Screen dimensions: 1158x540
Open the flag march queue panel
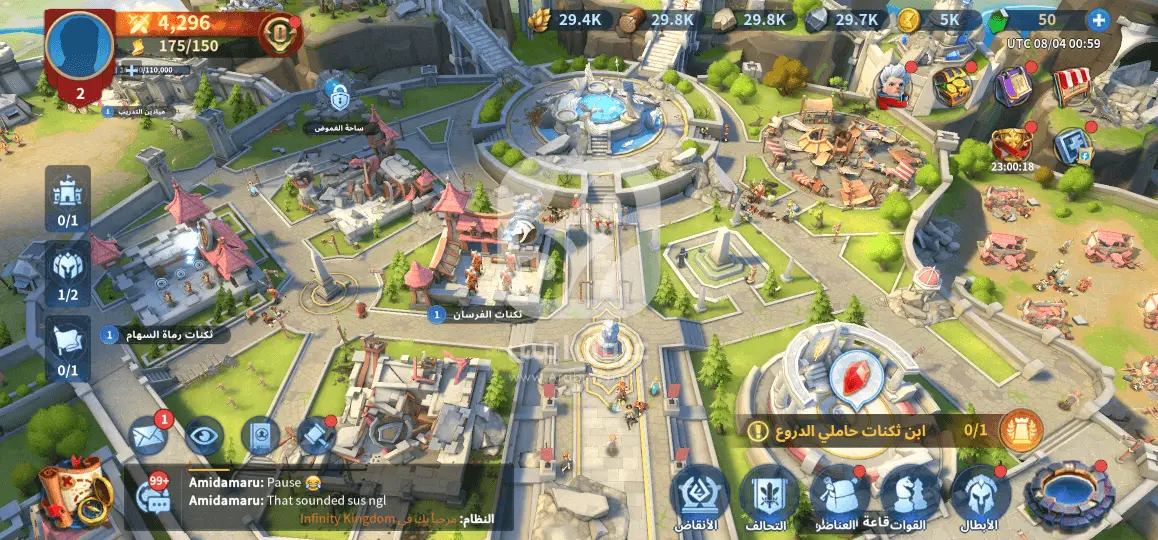pos(67,349)
